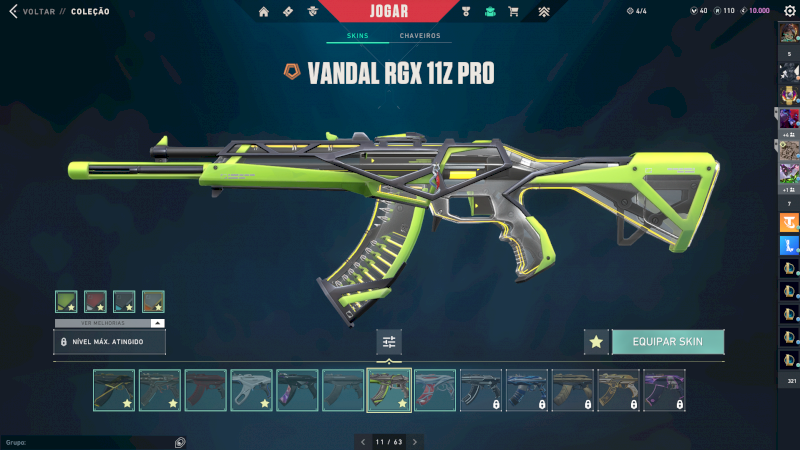The height and width of the screenshot is (450, 800).
Task: Collapse the VER MELHORIAS upgrades panel
Action: pos(157,323)
